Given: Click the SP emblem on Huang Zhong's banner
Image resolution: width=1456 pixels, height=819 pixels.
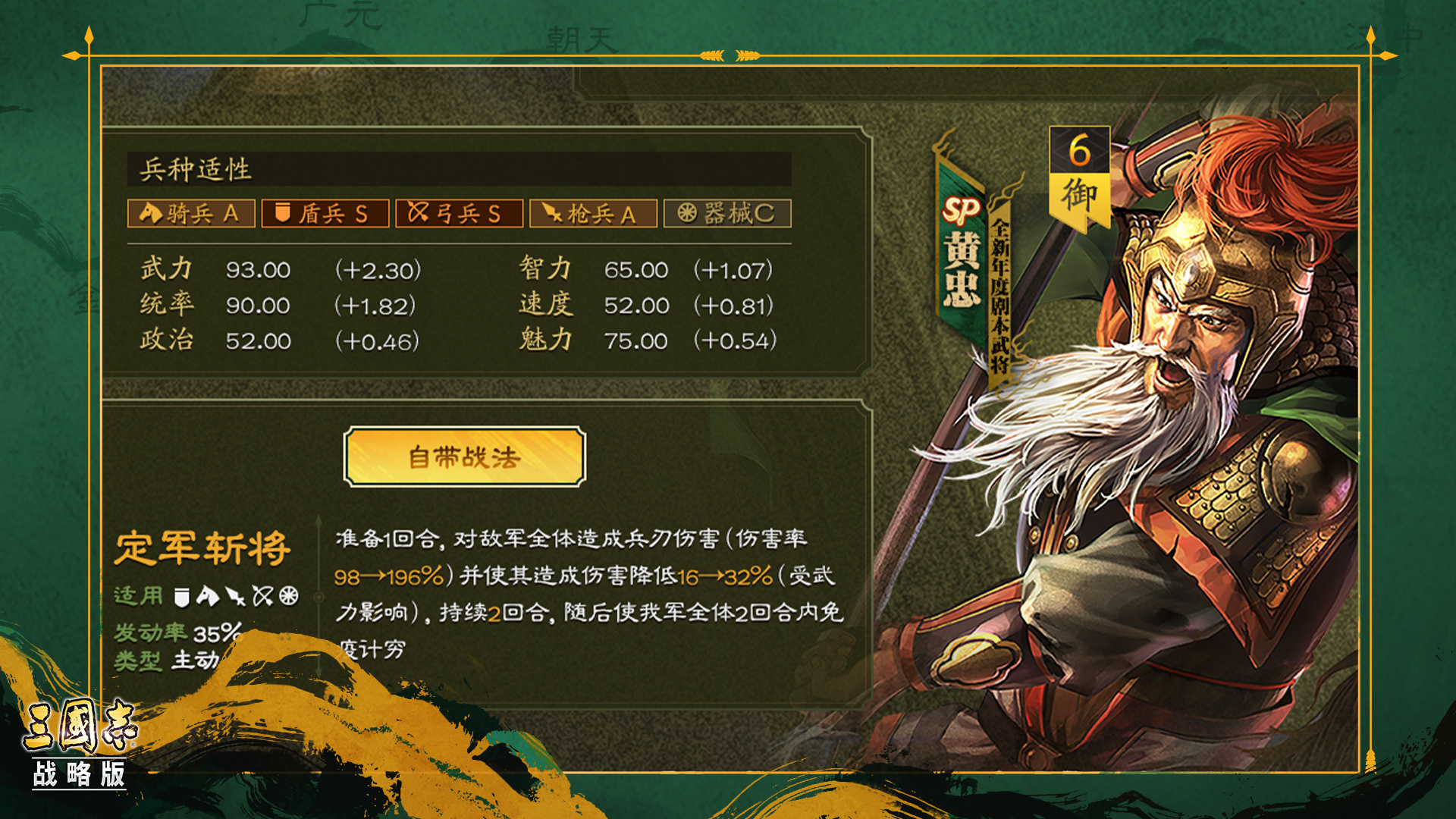Looking at the screenshot, I should tap(960, 209).
